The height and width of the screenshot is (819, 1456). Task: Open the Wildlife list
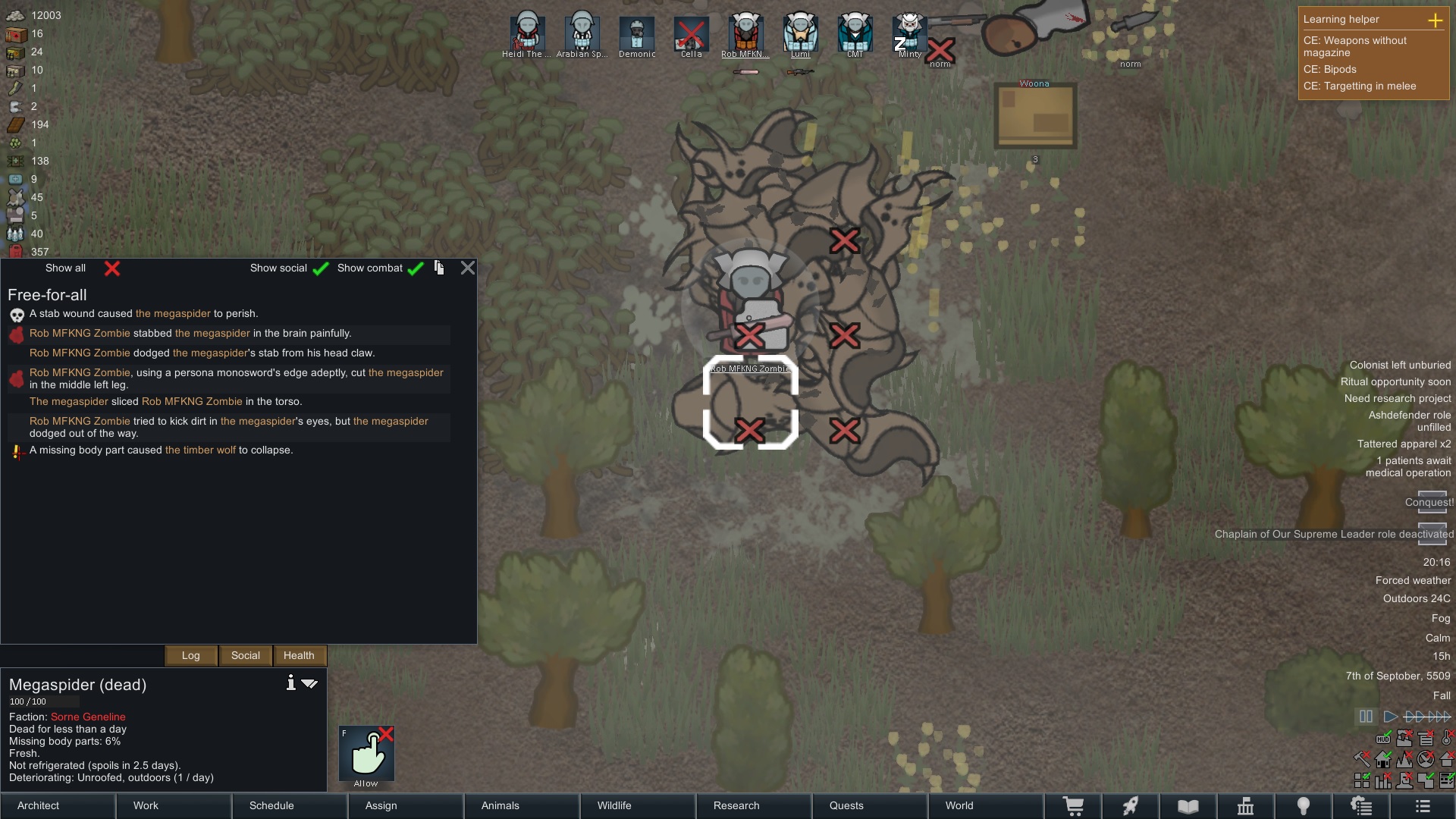(638, 805)
